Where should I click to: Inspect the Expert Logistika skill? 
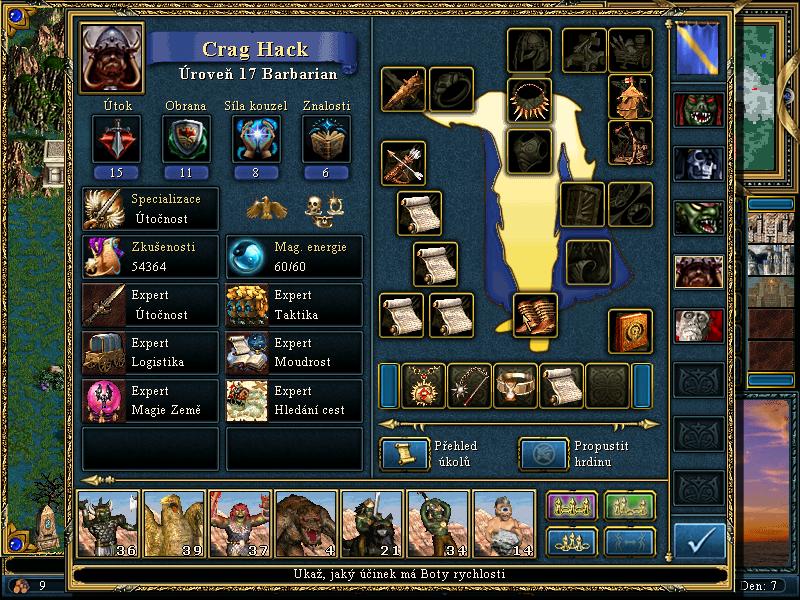(x=151, y=352)
